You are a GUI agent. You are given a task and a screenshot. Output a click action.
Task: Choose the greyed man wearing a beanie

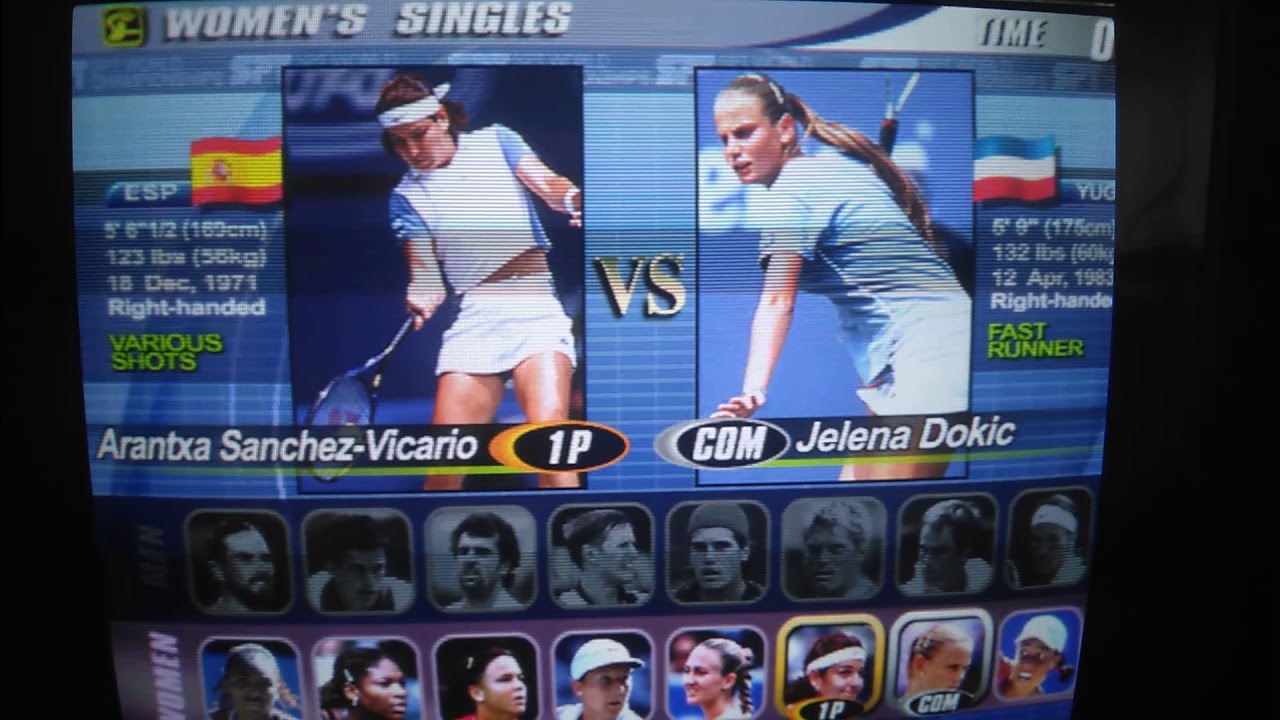tap(716, 552)
